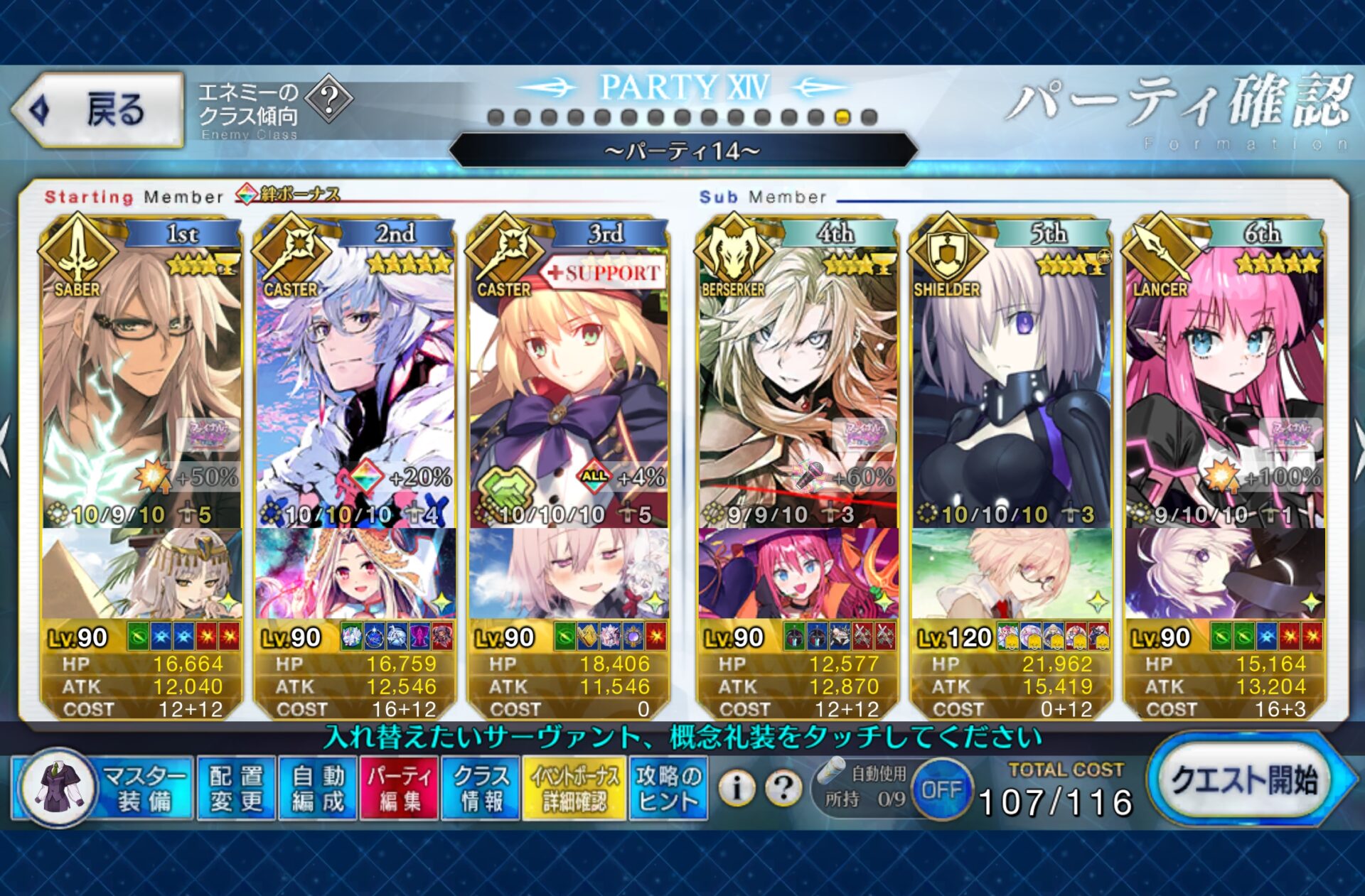Open 攻略のヒント strategy hints
The image size is (1365, 896).
tap(668, 788)
